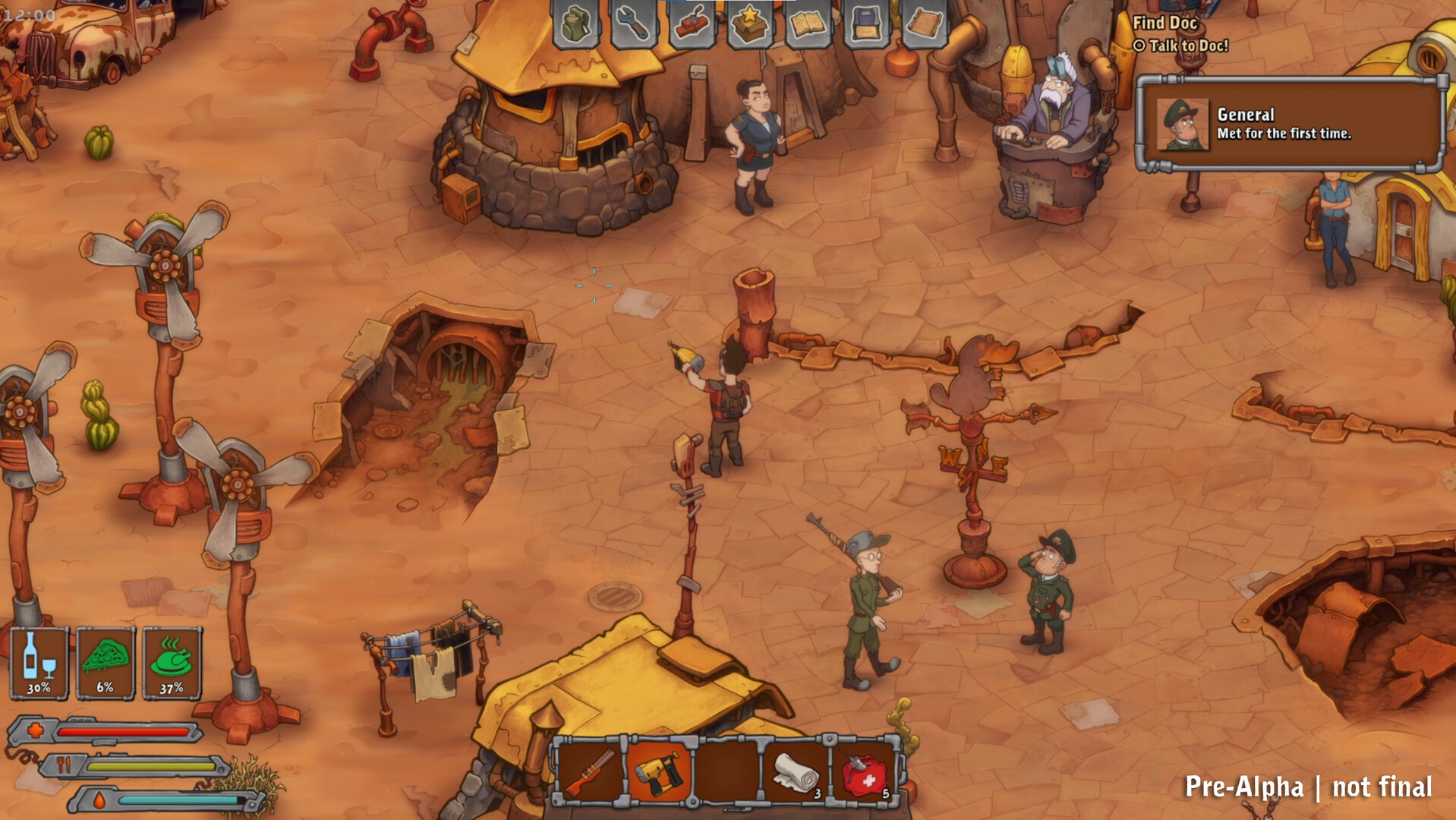Check the pizza food status at 6%
Image resolution: width=1456 pixels, height=820 pixels.
(x=106, y=662)
